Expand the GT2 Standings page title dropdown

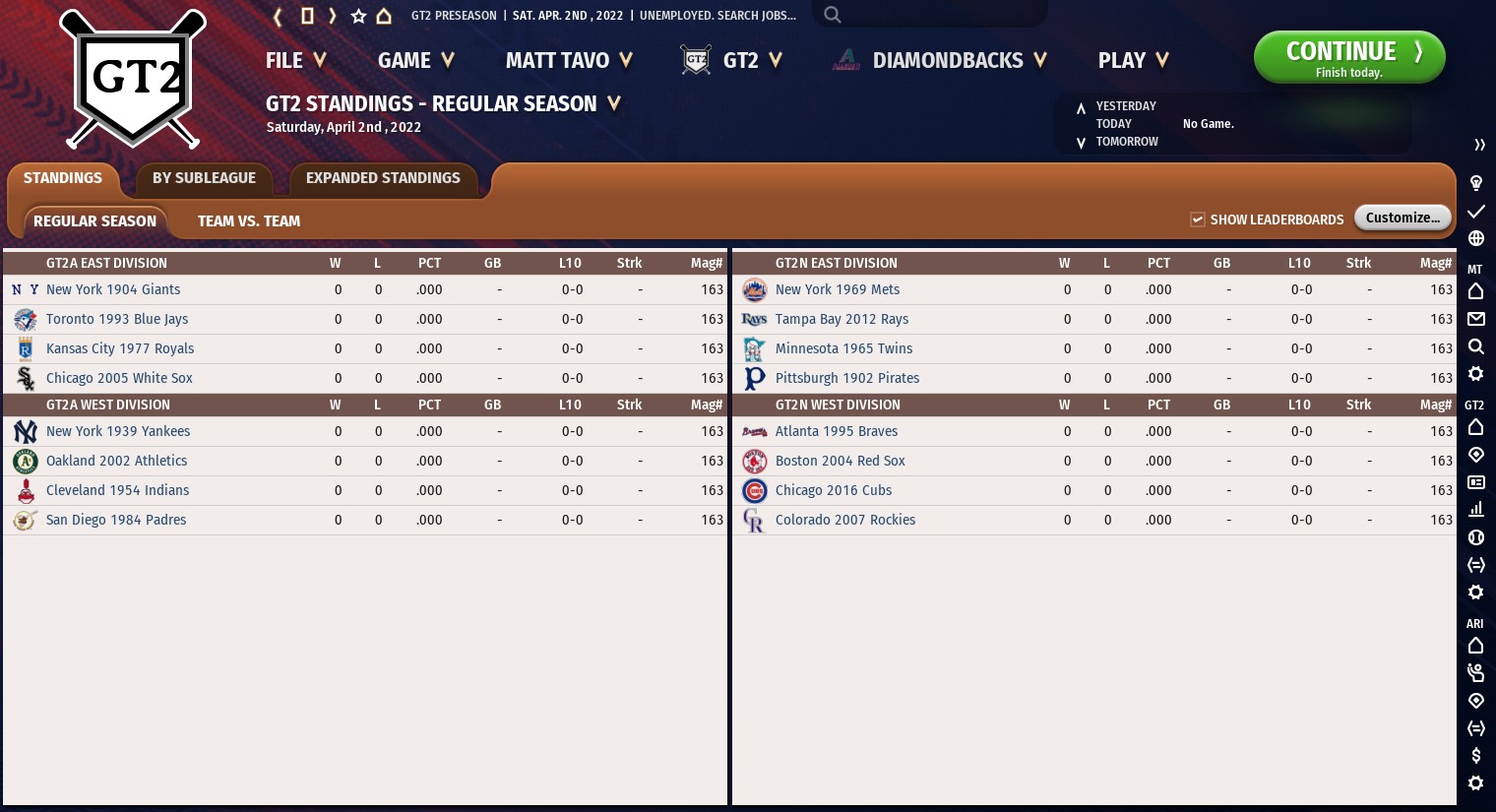[614, 103]
